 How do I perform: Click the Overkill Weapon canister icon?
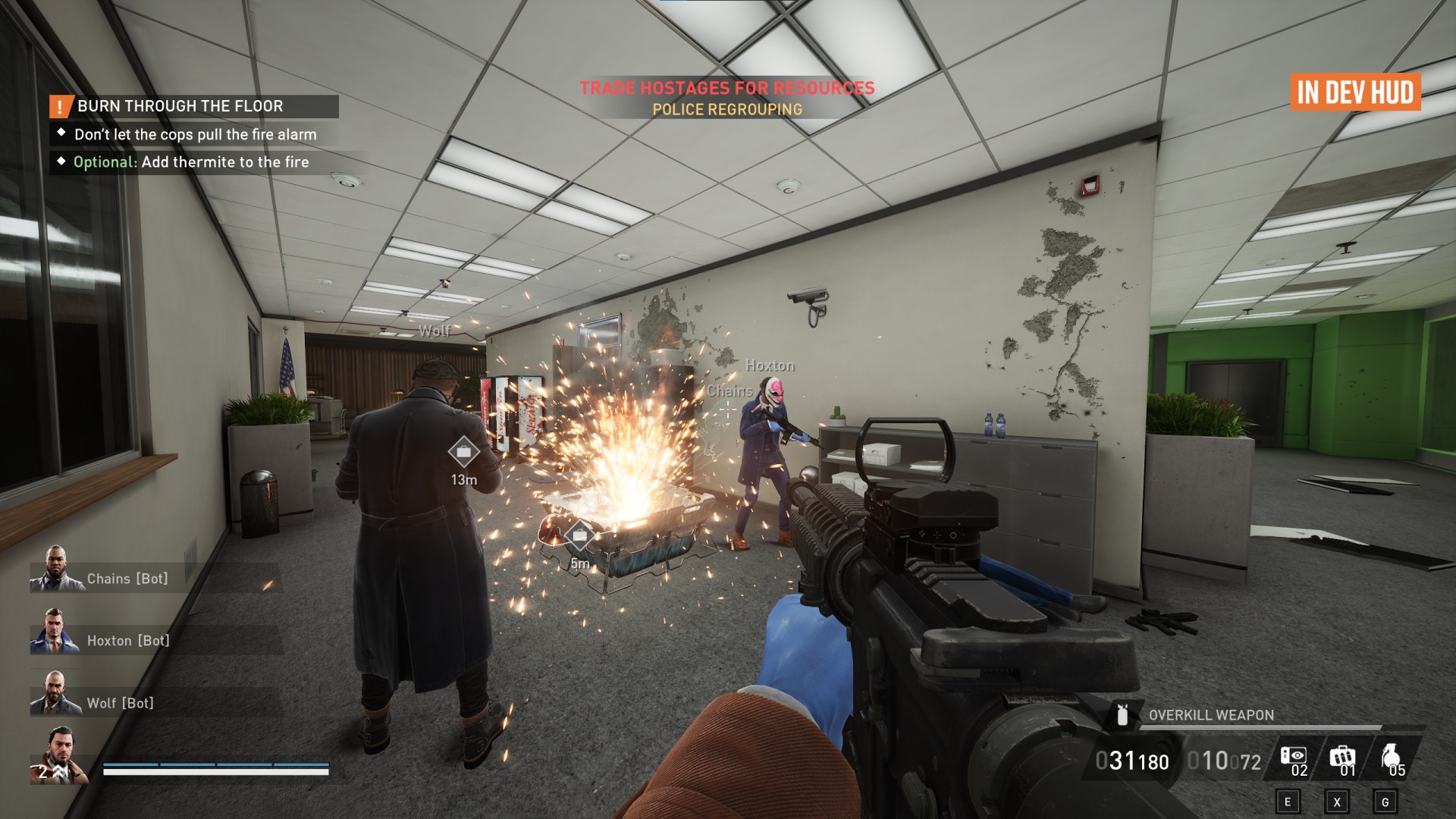1122,715
